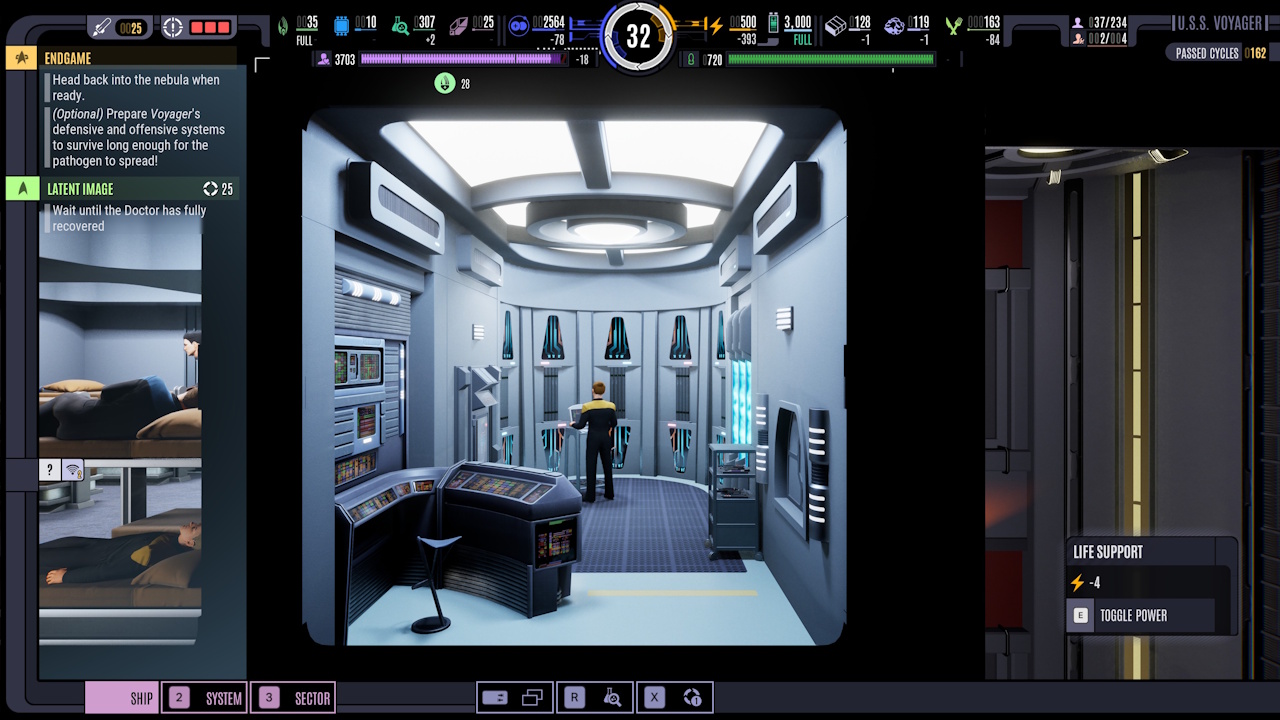
Task: Open the window duplicate icon in bottom toolbar
Action: (x=532, y=697)
